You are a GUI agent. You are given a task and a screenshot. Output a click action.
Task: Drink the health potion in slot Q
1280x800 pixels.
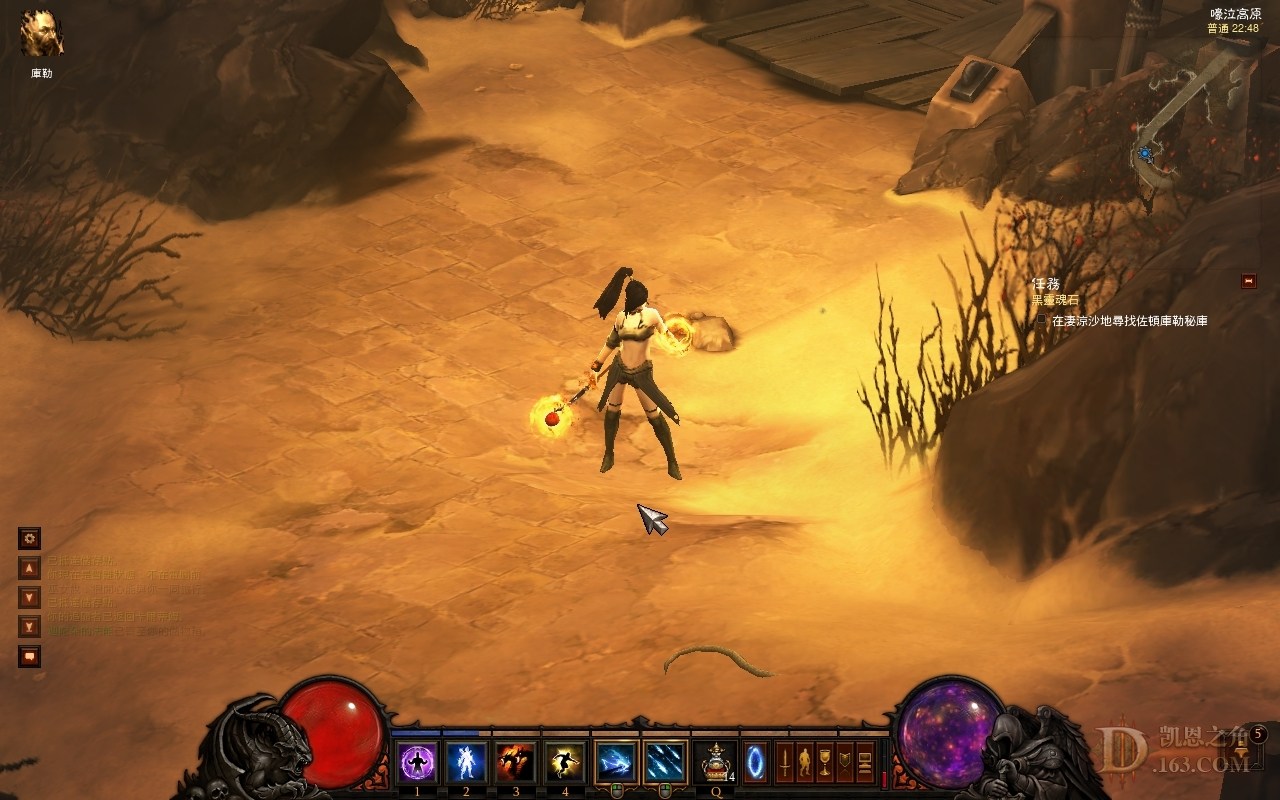tap(715, 762)
